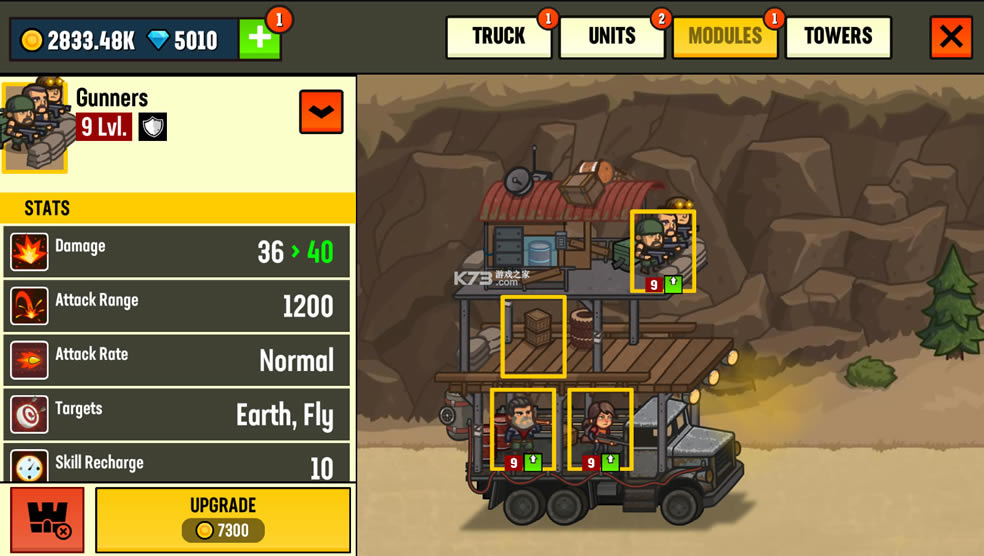Tap the shield badge beside the level

tap(152, 127)
